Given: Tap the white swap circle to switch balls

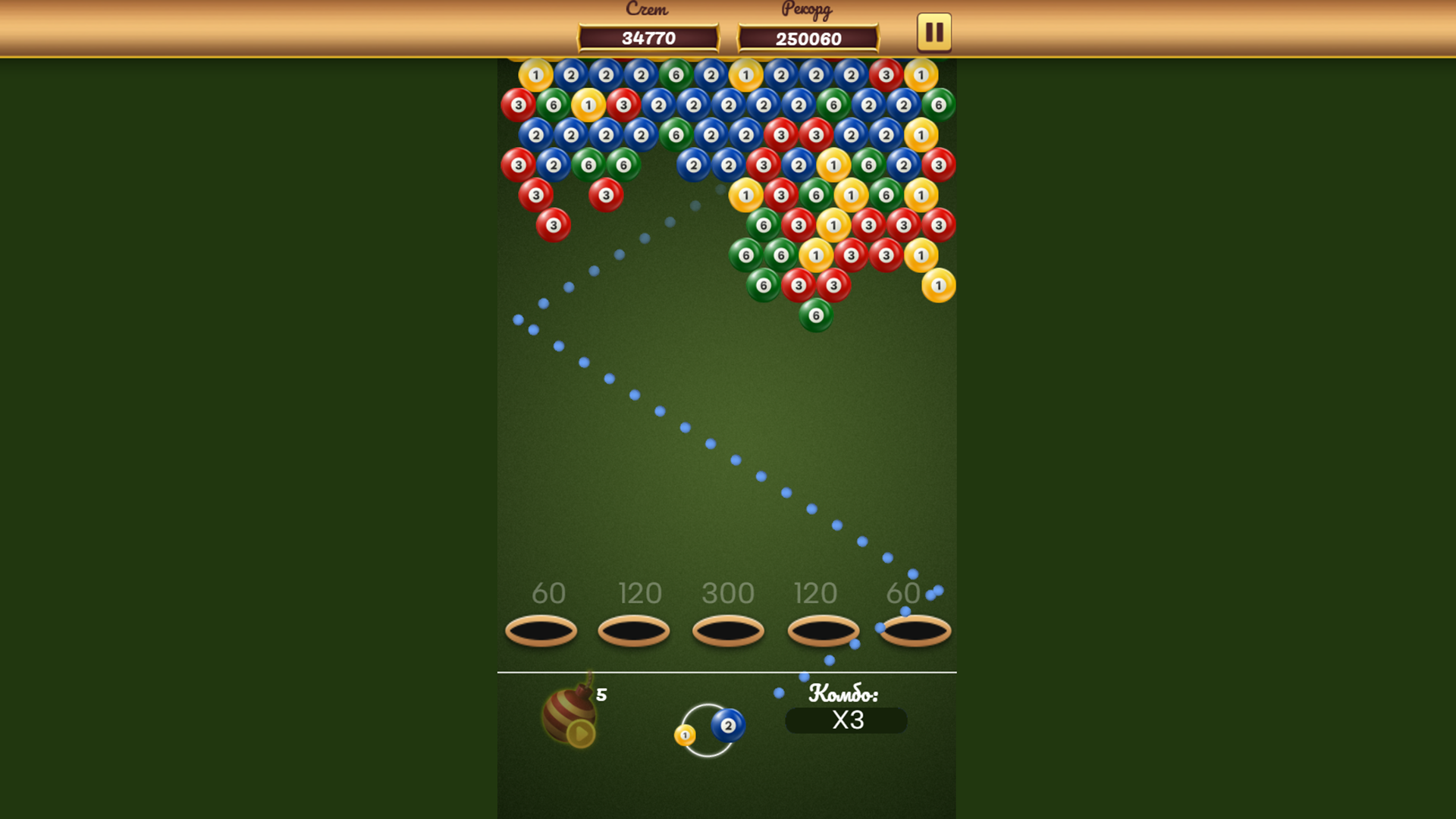Looking at the screenshot, I should coord(709,730).
